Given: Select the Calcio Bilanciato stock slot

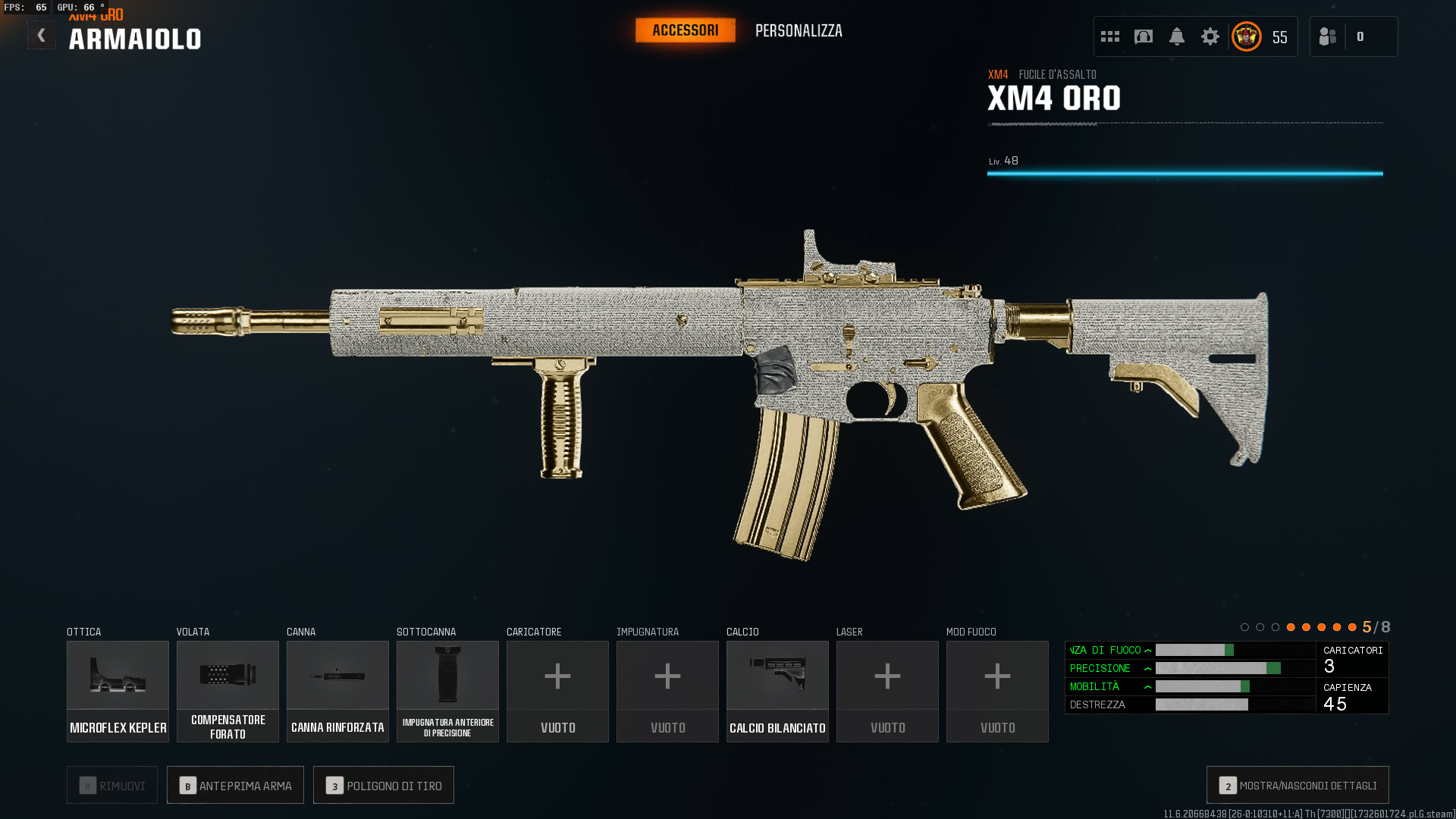Looking at the screenshot, I should coord(777,691).
